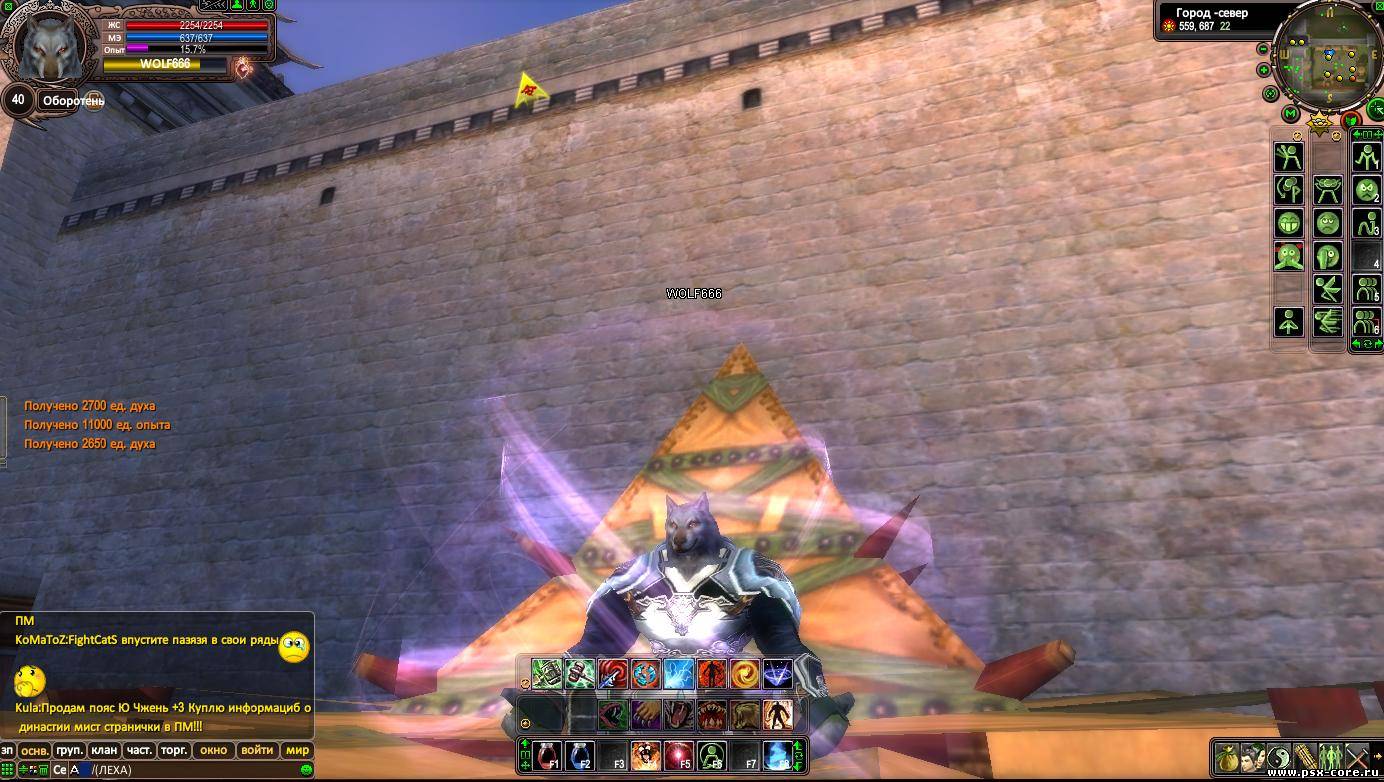Open the chat emoticon picker
The height and width of the screenshot is (782, 1384).
pos(306,770)
